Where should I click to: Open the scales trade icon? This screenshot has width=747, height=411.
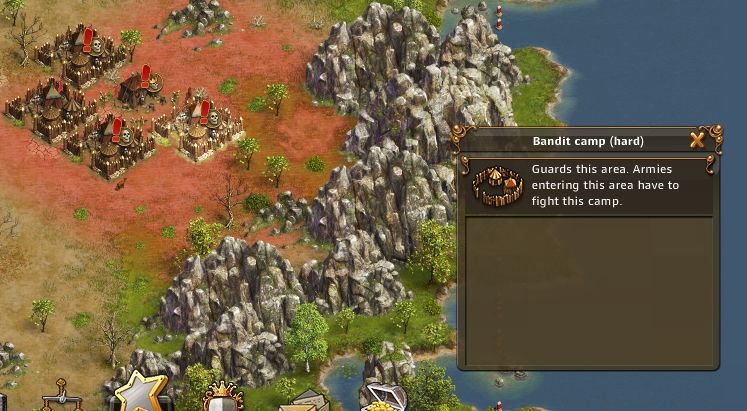click(59, 398)
